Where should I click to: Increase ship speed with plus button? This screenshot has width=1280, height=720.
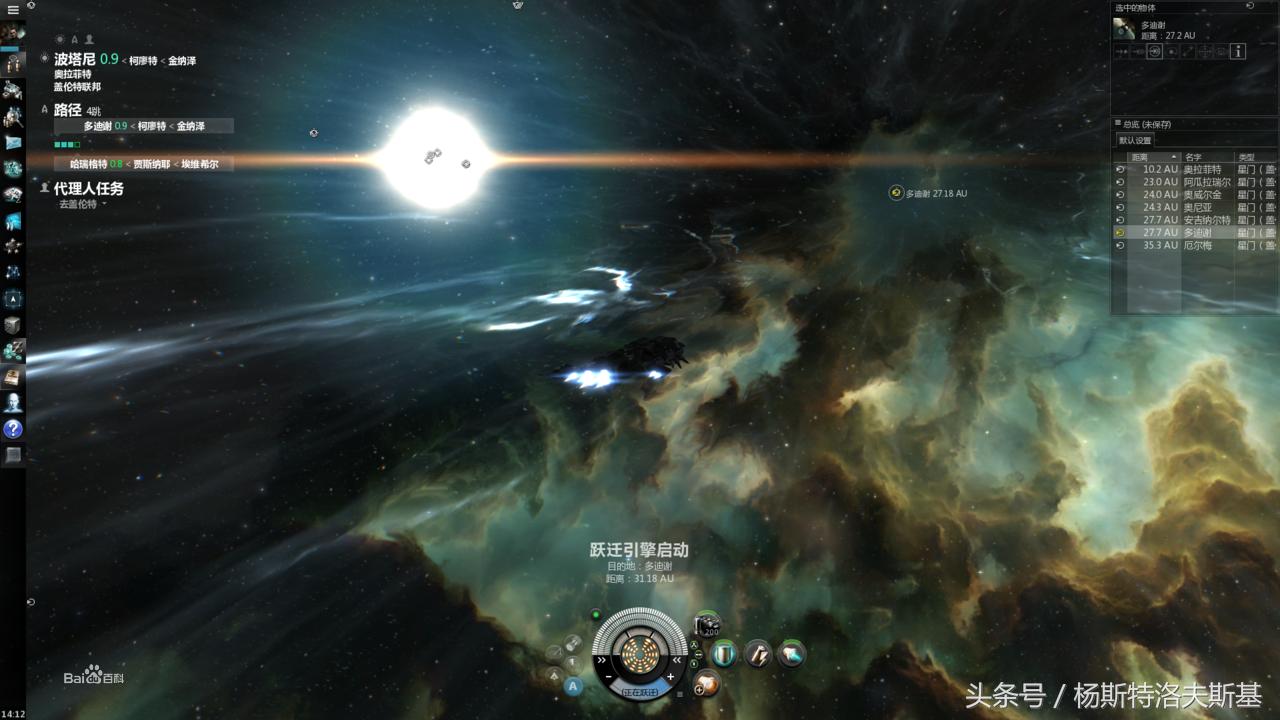click(670, 678)
